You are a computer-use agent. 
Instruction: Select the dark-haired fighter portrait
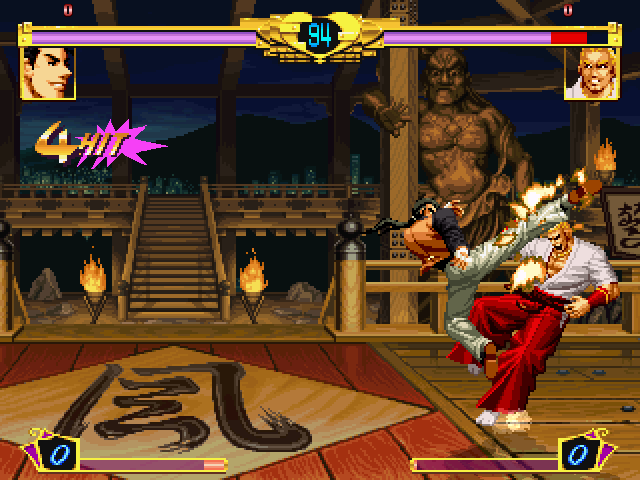(48, 73)
